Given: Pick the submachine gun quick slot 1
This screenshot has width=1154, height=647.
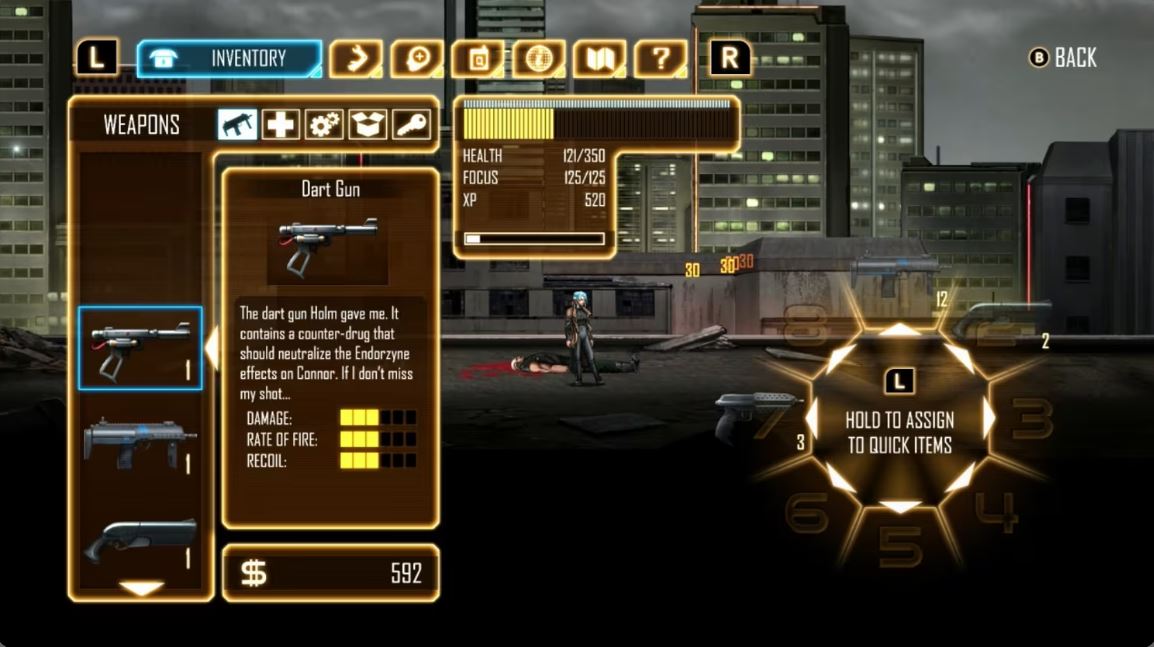Looking at the screenshot, I should point(897,270).
